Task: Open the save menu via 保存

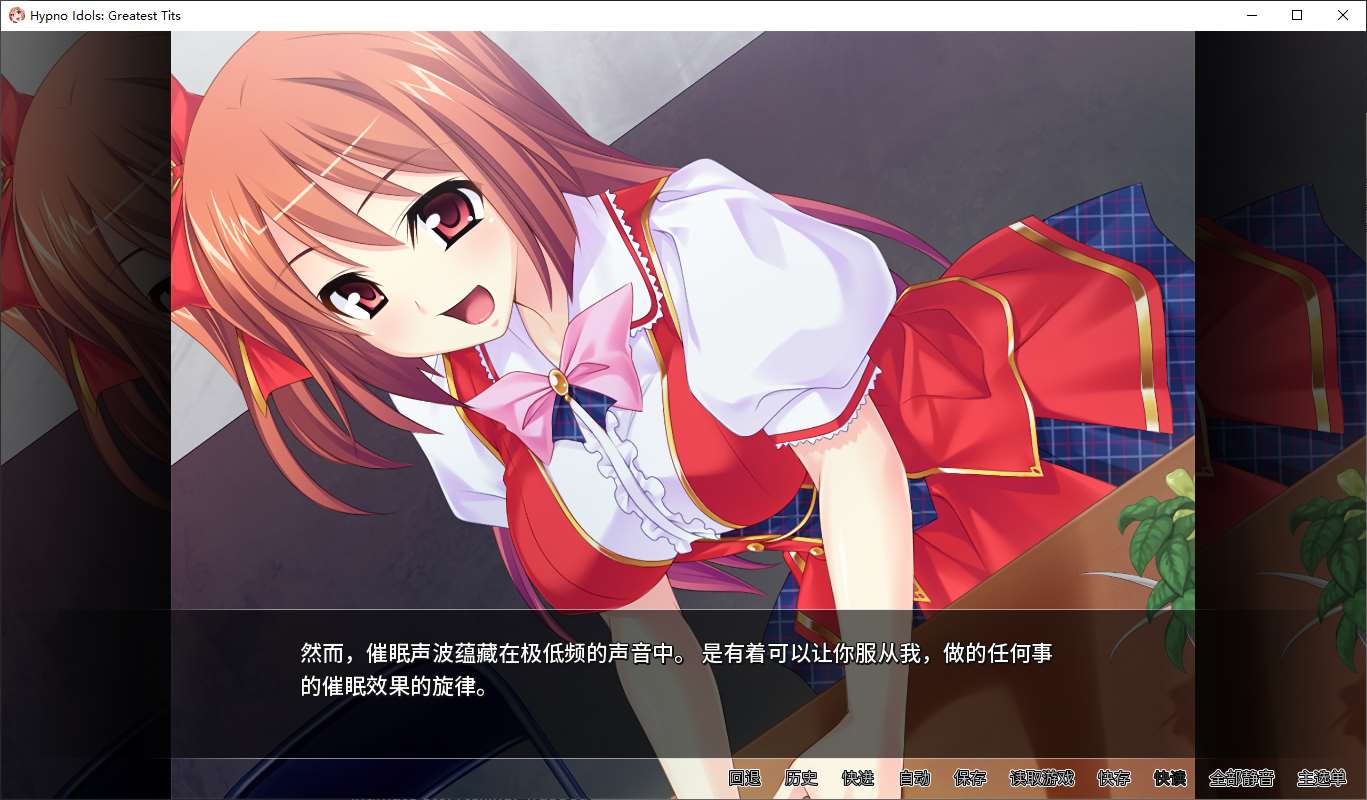Action: tap(971, 778)
